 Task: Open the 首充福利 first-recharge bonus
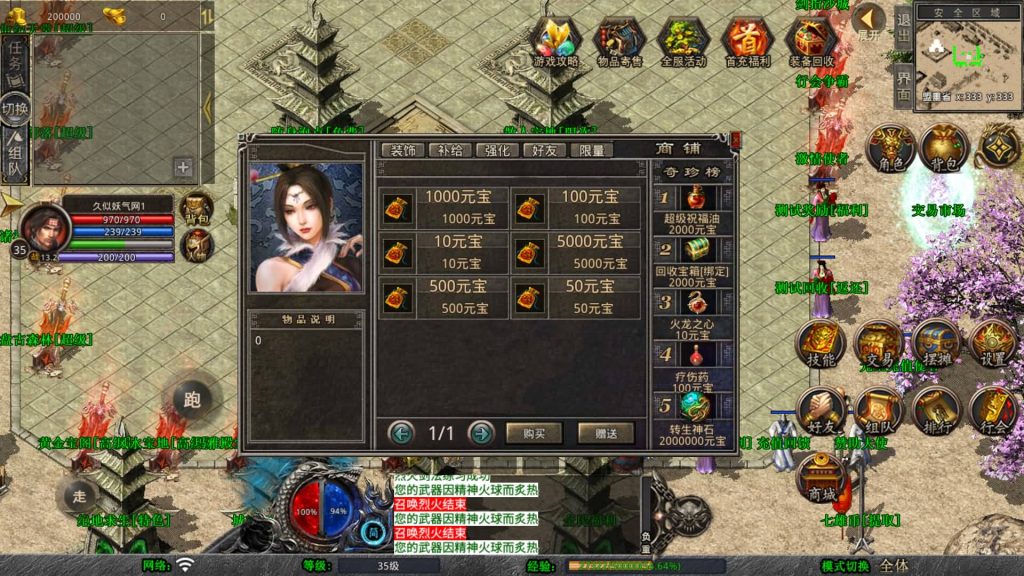tap(747, 43)
